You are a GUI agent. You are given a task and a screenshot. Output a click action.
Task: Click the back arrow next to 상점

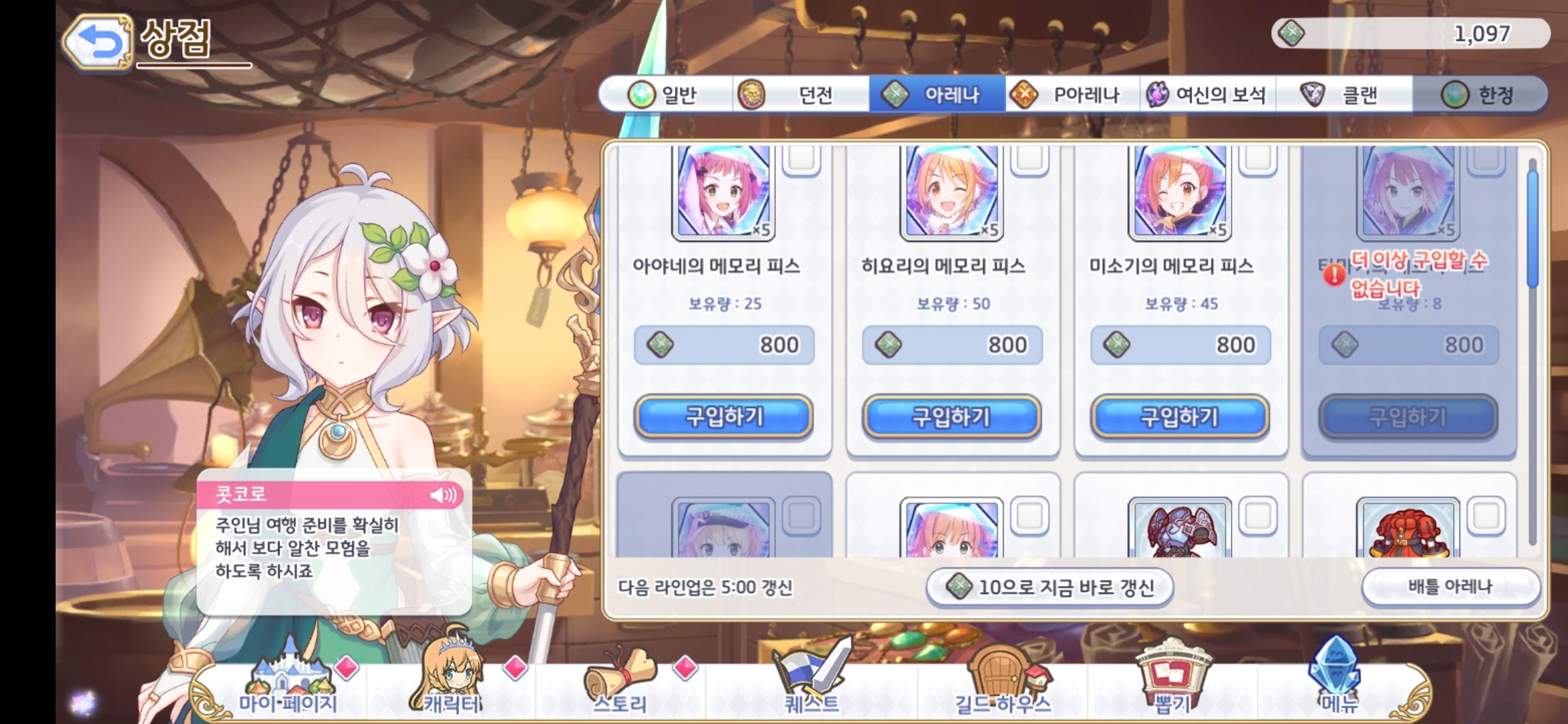pyautogui.click(x=97, y=42)
